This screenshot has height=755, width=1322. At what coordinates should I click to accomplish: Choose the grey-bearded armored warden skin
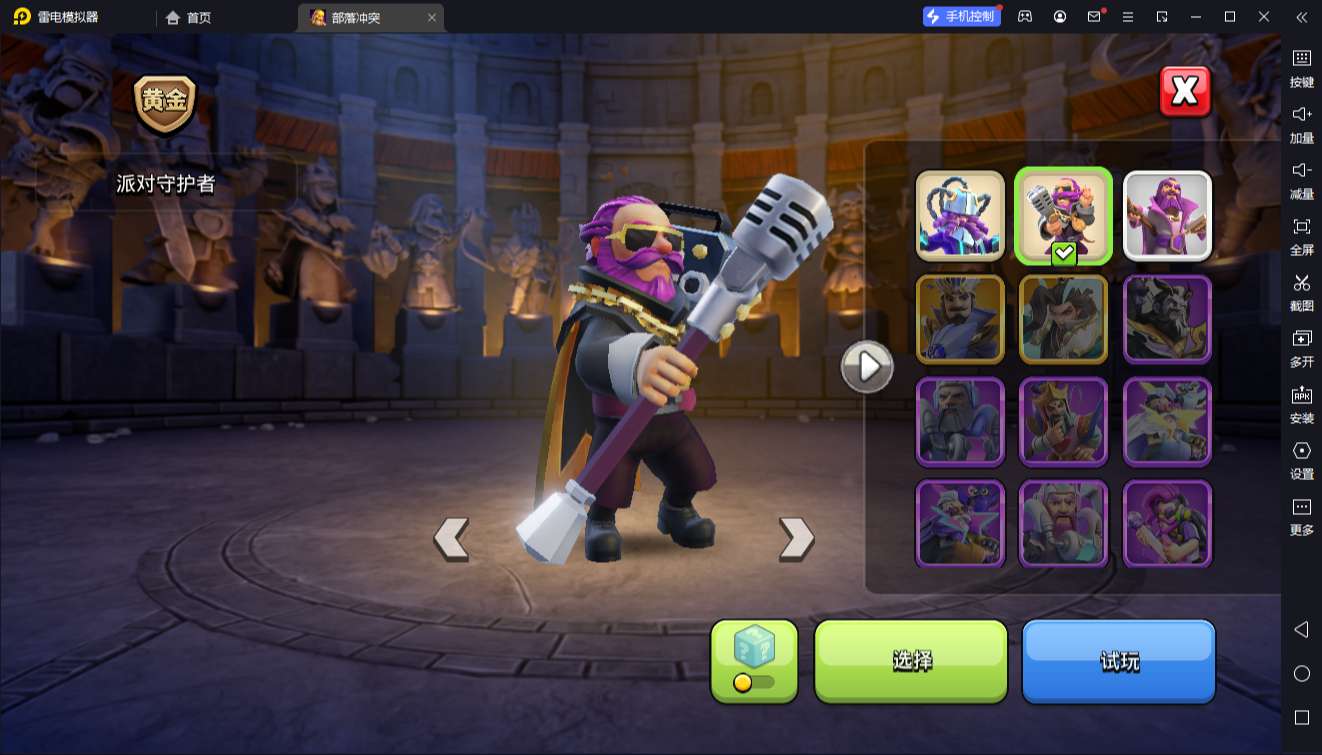coord(960,422)
